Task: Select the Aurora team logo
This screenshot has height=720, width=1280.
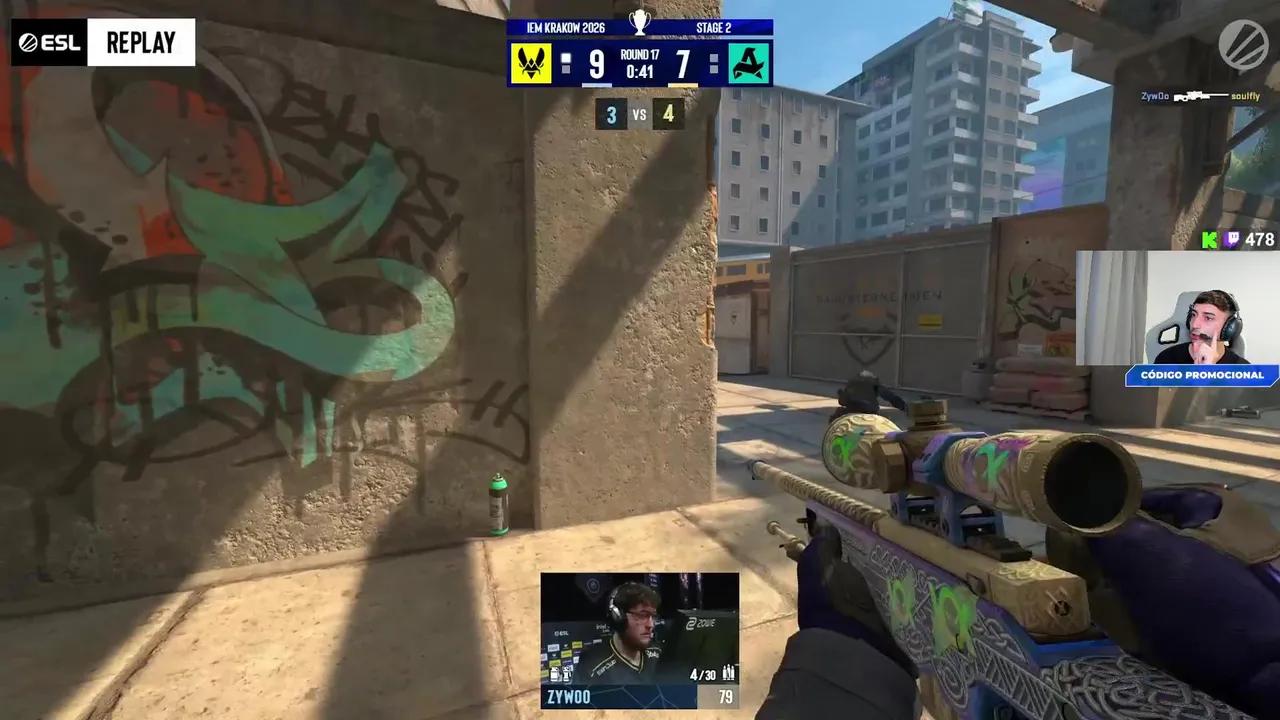Action: (750, 64)
